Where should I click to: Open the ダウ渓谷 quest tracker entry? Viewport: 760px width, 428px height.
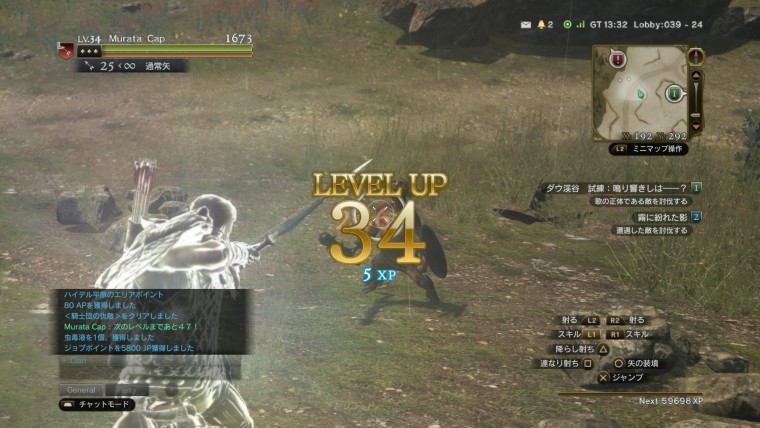(616, 187)
